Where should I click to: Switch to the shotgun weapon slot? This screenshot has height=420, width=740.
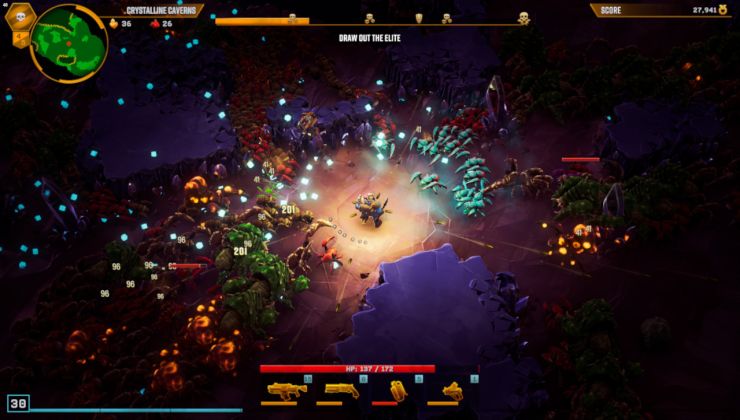click(x=342, y=389)
